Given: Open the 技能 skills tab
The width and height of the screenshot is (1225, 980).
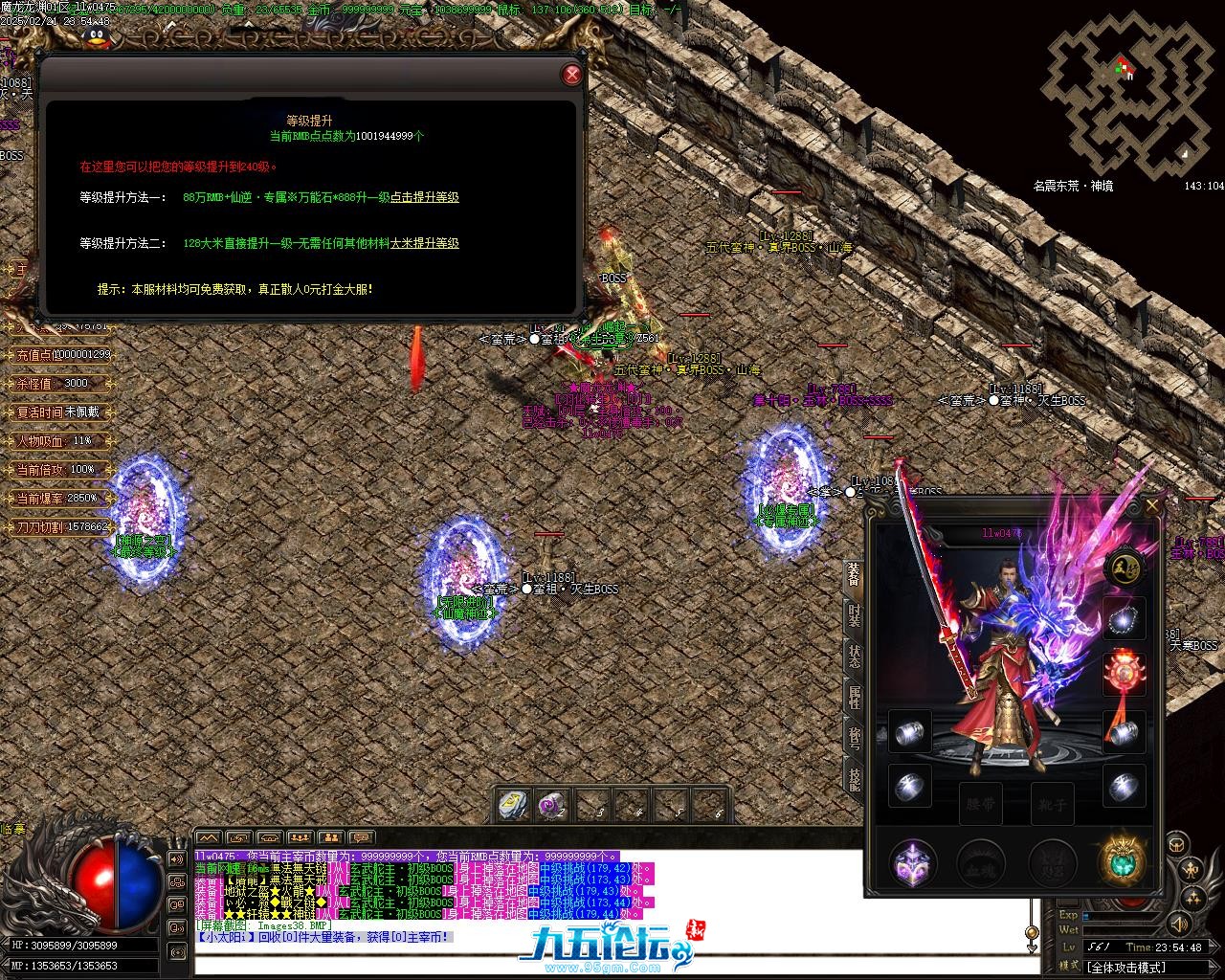Looking at the screenshot, I should [x=854, y=777].
